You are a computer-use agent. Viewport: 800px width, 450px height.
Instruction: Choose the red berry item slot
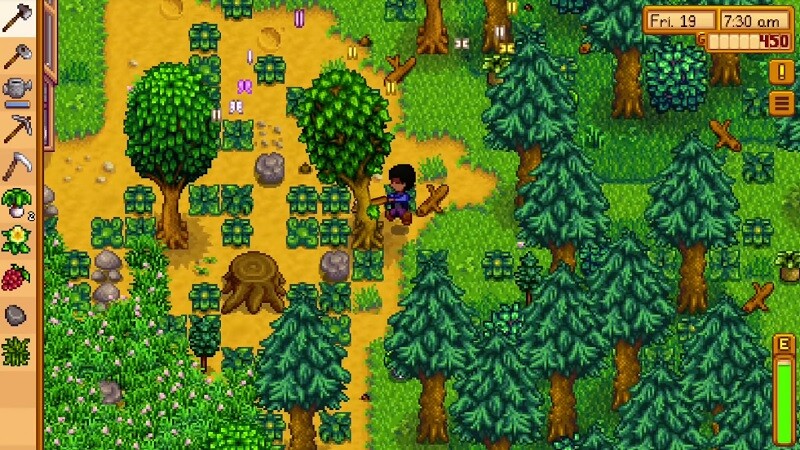17,277
